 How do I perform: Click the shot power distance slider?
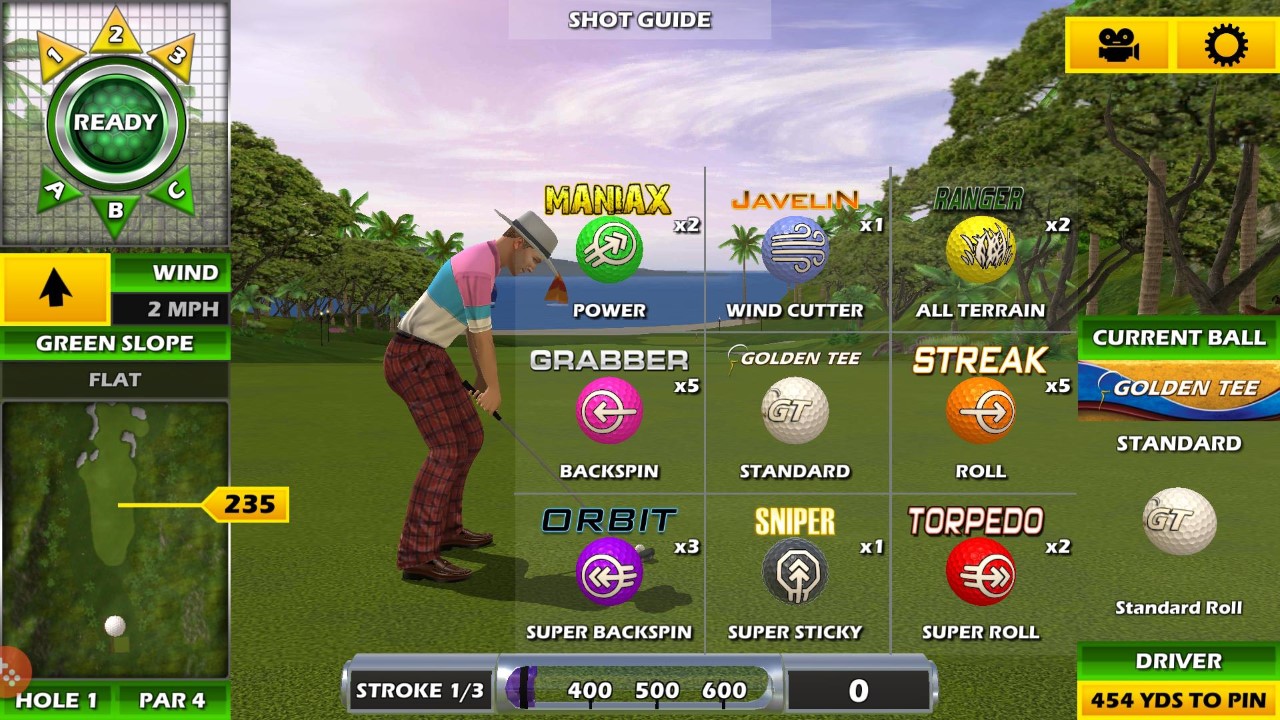(640, 690)
